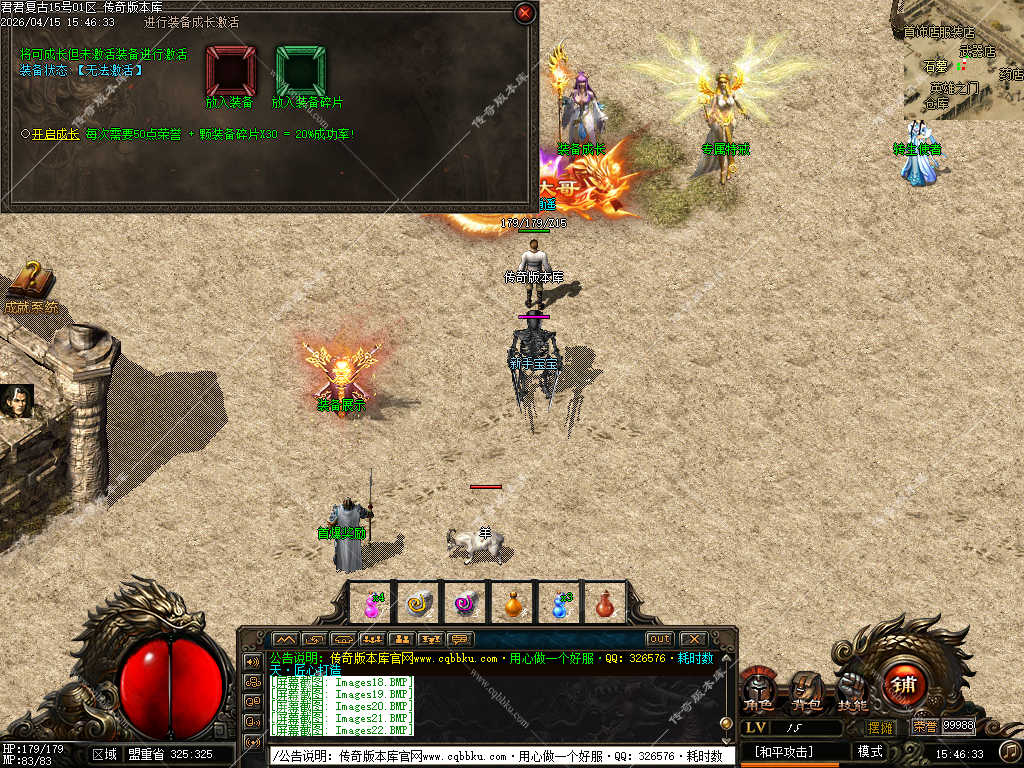Image resolution: width=1024 pixels, height=768 pixels.
Task: Type in the chat input box
Action: pos(500,756)
